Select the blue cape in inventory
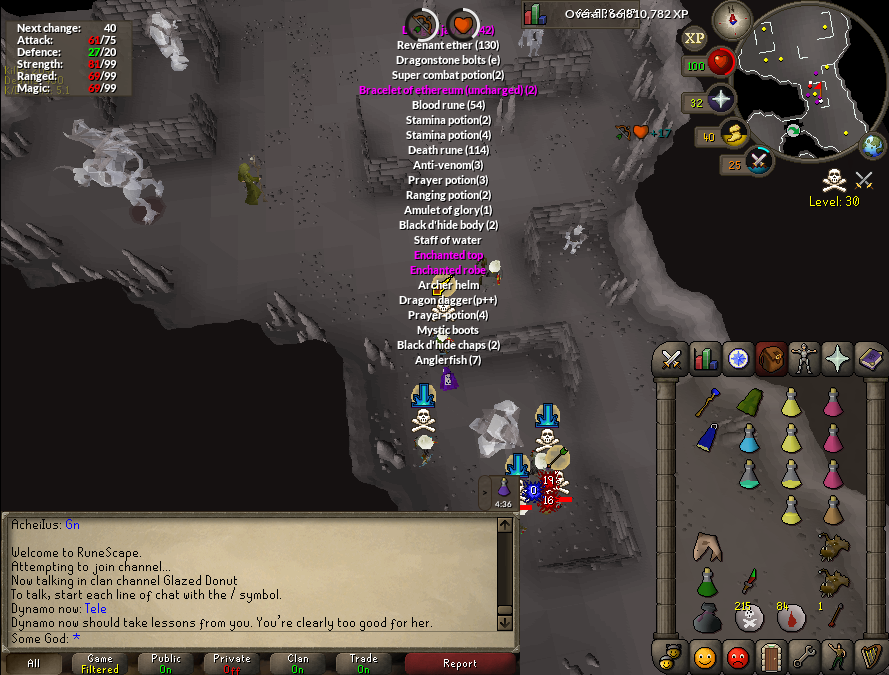This screenshot has height=675, width=889. 707,437
